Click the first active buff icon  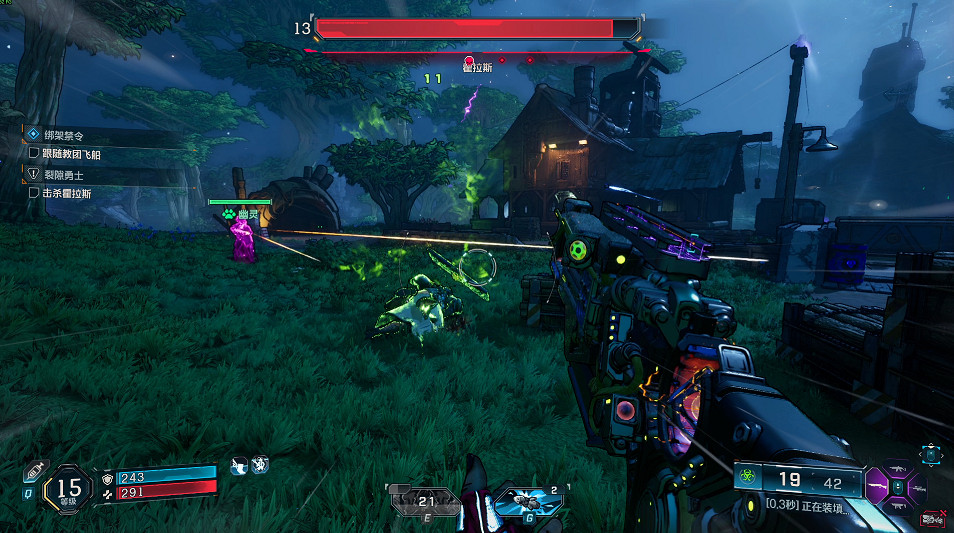tap(240, 465)
